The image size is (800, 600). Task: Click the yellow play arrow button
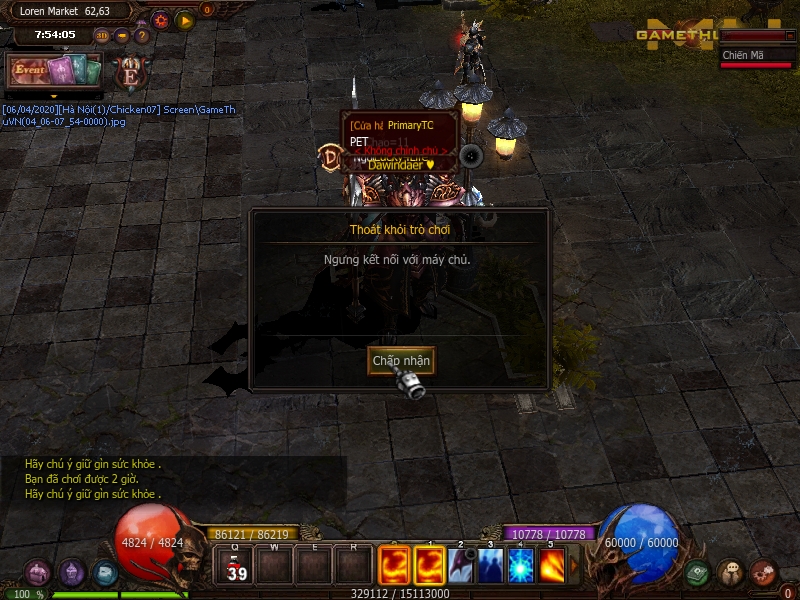(185, 19)
